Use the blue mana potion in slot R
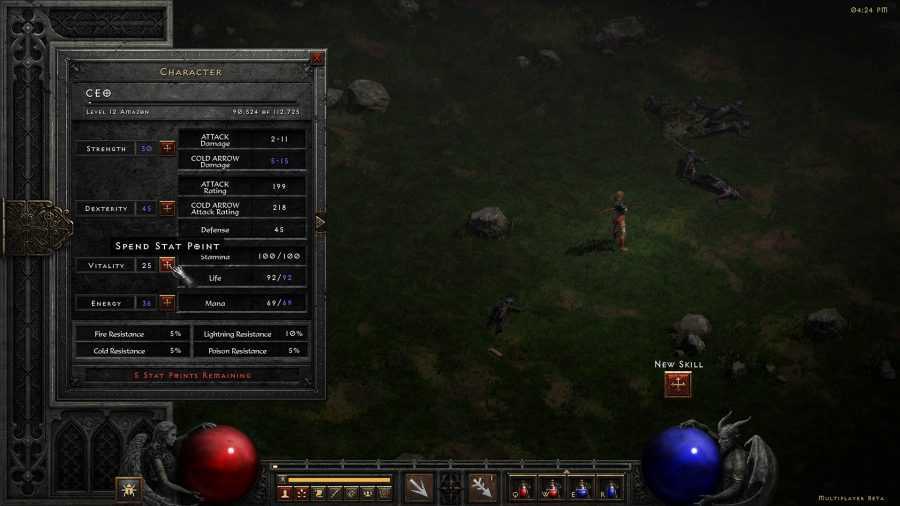This screenshot has height=506, width=900. tap(609, 488)
